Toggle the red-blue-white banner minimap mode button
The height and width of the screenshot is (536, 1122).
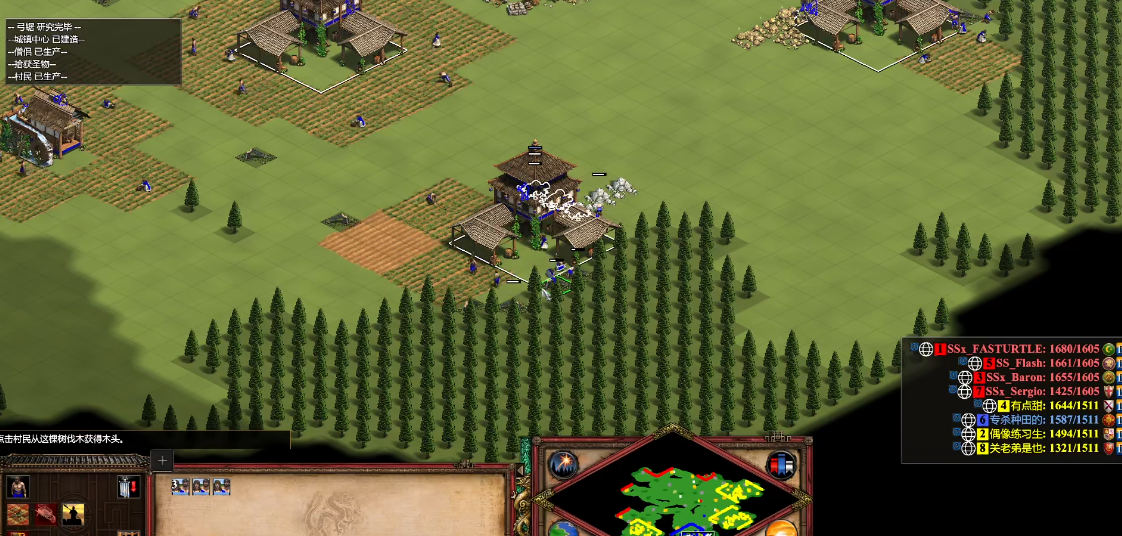(781, 465)
